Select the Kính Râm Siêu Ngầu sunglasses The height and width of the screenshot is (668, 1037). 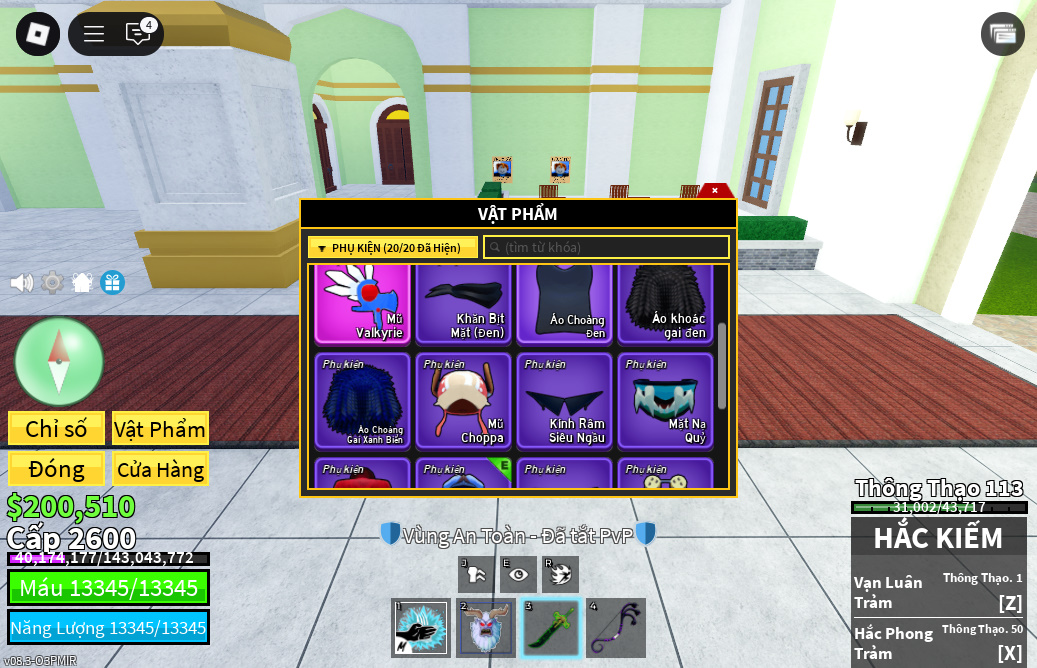click(x=564, y=400)
